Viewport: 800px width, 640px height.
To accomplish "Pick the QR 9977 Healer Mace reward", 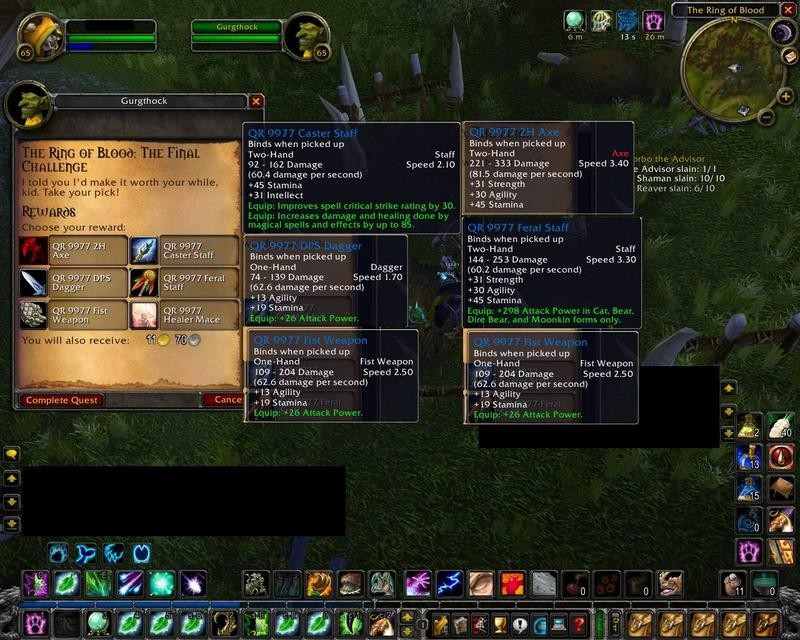I will coord(184,315).
